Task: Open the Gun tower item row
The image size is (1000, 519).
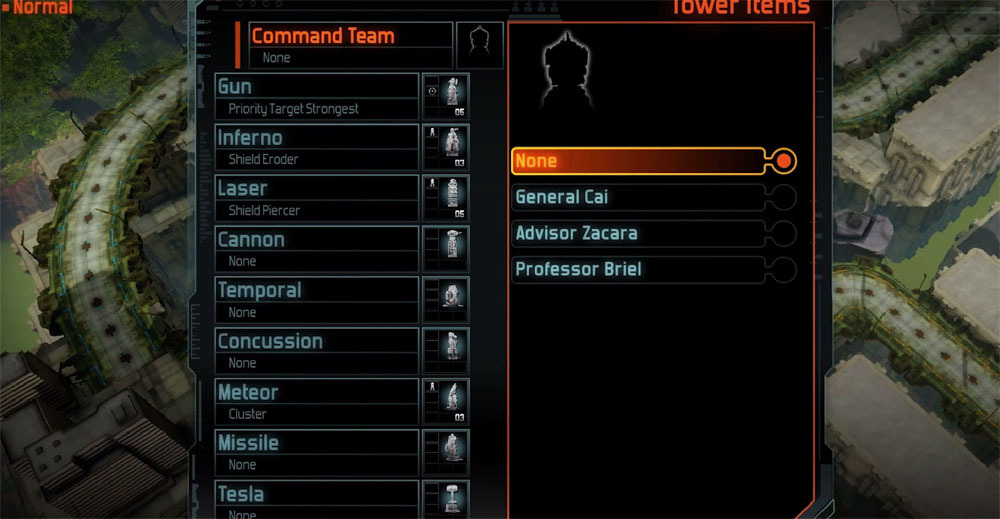Action: (x=316, y=97)
